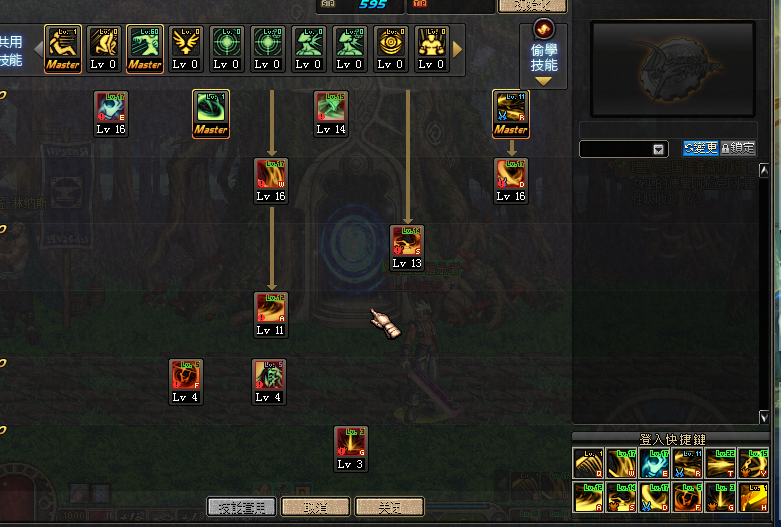Image resolution: width=781 pixels, height=527 pixels.
Task: Click the blue 變更 change button
Action: (701, 148)
